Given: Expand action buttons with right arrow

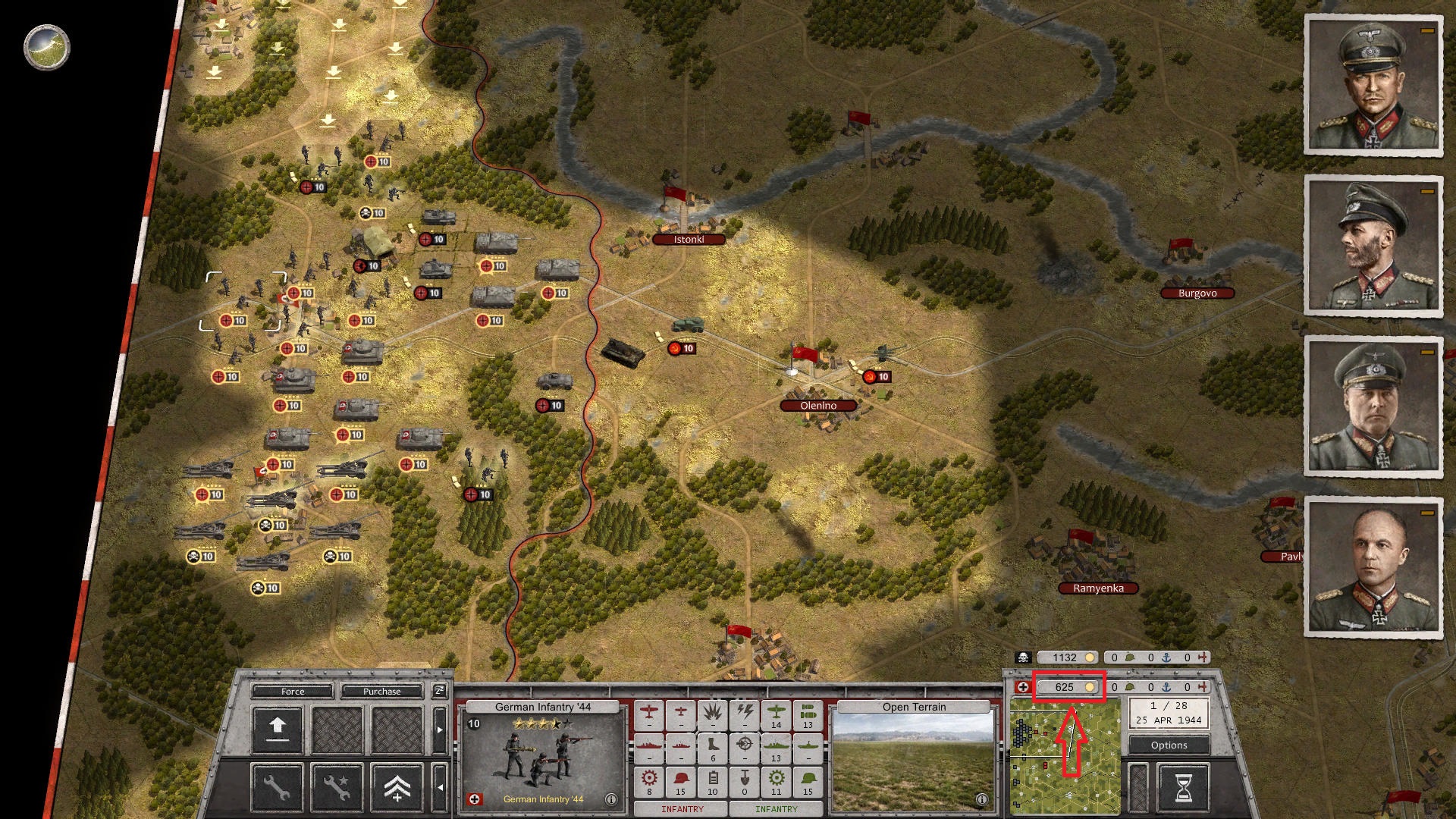Looking at the screenshot, I should [x=439, y=730].
